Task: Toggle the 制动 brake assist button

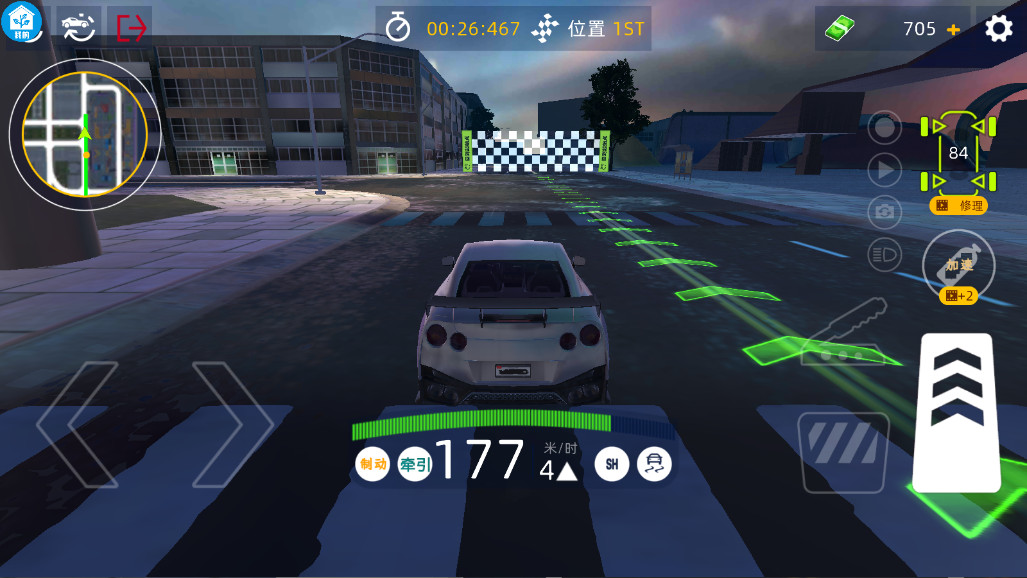Action: 372,464
